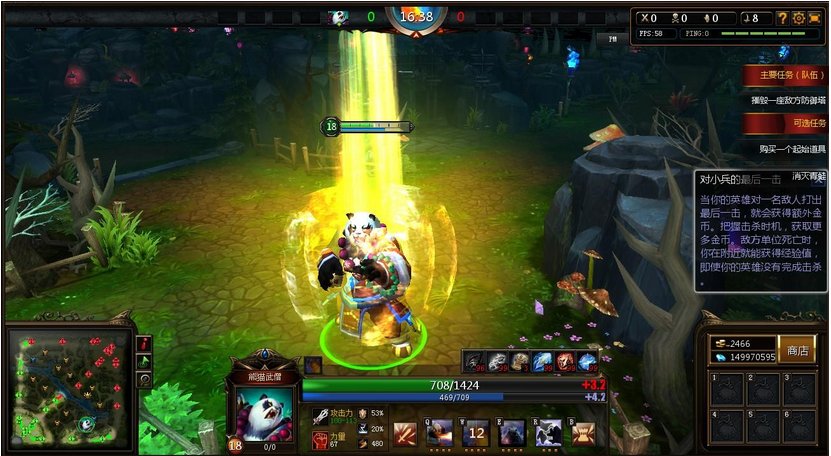Viewport: 831px width, 456px height.
Task: Click the small buff icon above health bar
Action: tap(313, 365)
